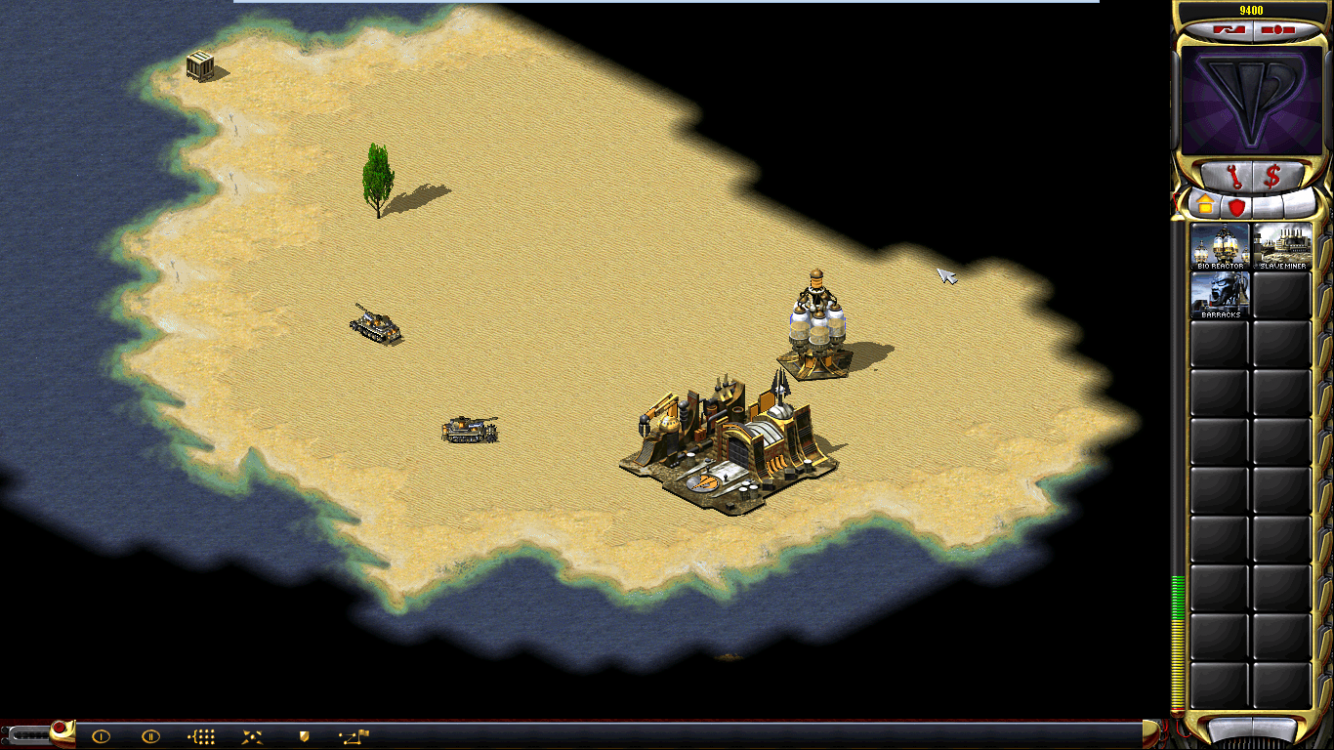Start building a Barracks
The width and height of the screenshot is (1334, 750).
1220,296
